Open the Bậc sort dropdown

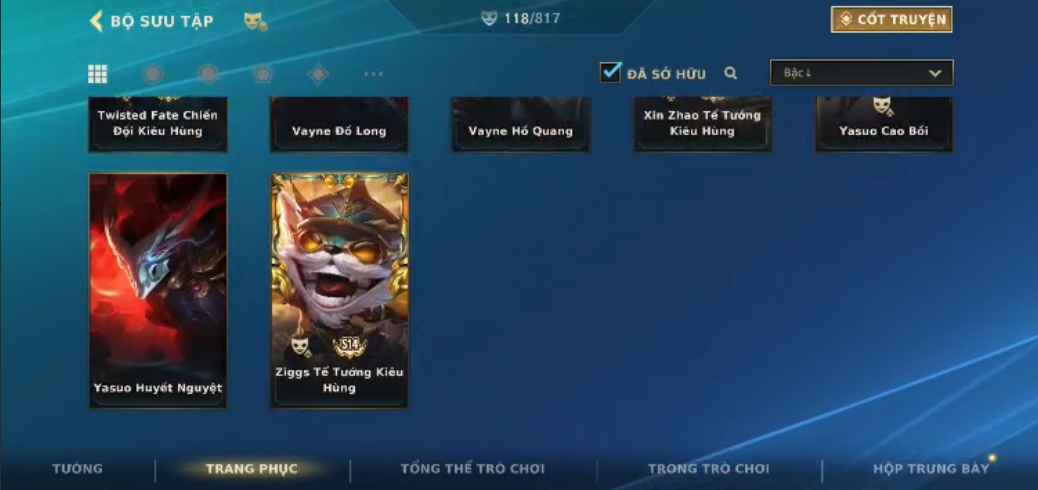(861, 73)
